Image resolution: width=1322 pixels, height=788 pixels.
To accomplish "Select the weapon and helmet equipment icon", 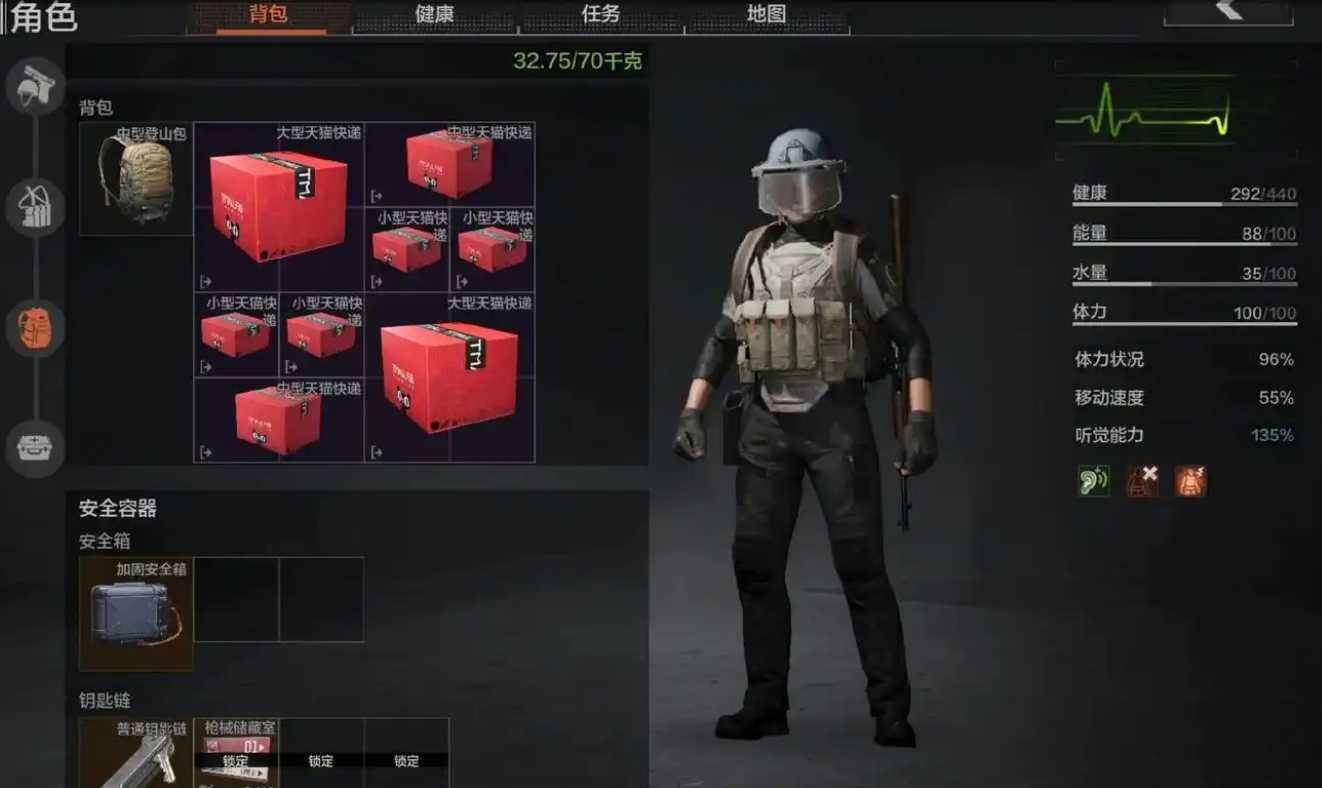I will 36,85.
